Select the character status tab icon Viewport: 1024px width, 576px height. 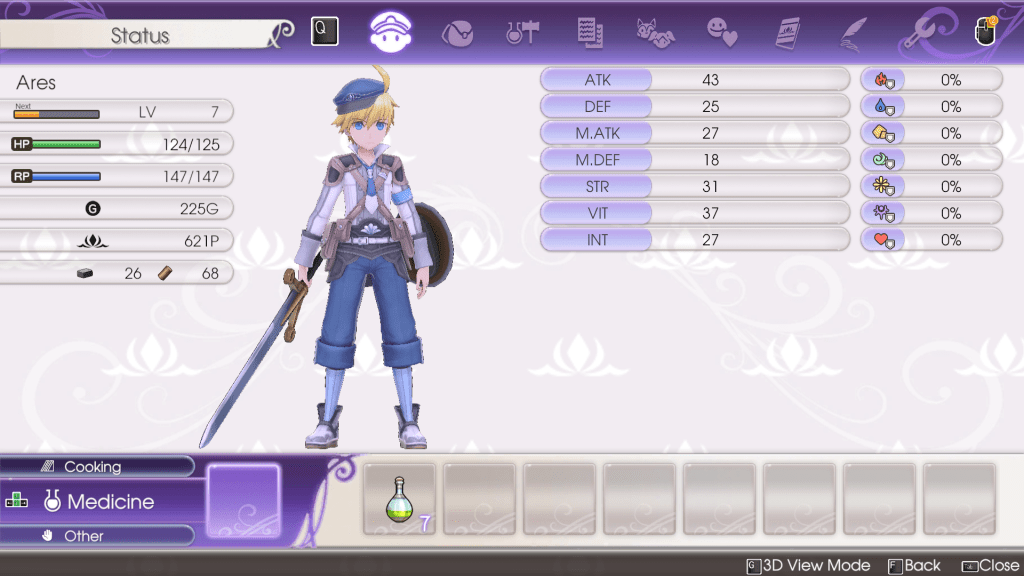[394, 31]
